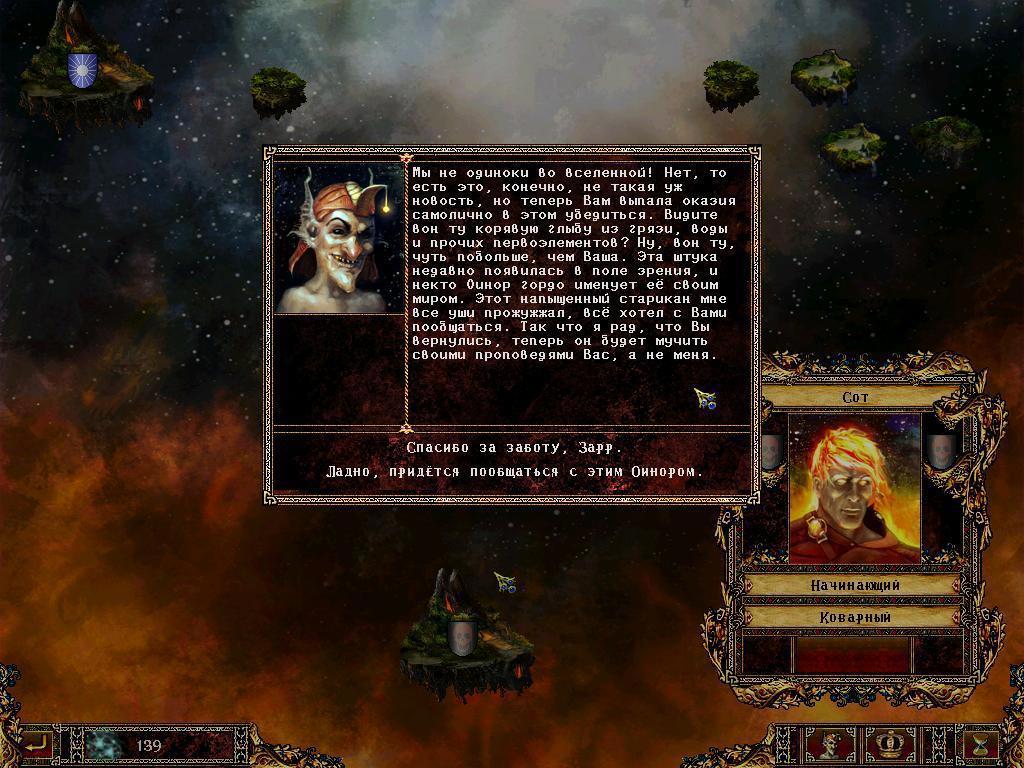Choose the reply "Спасибо за заботу, Зарр."

click(514, 448)
